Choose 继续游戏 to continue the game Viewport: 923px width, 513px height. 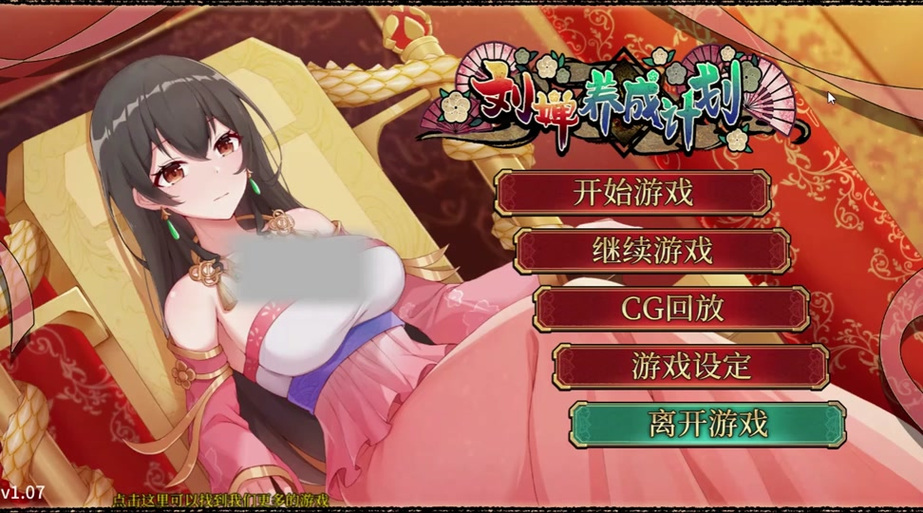652,250
